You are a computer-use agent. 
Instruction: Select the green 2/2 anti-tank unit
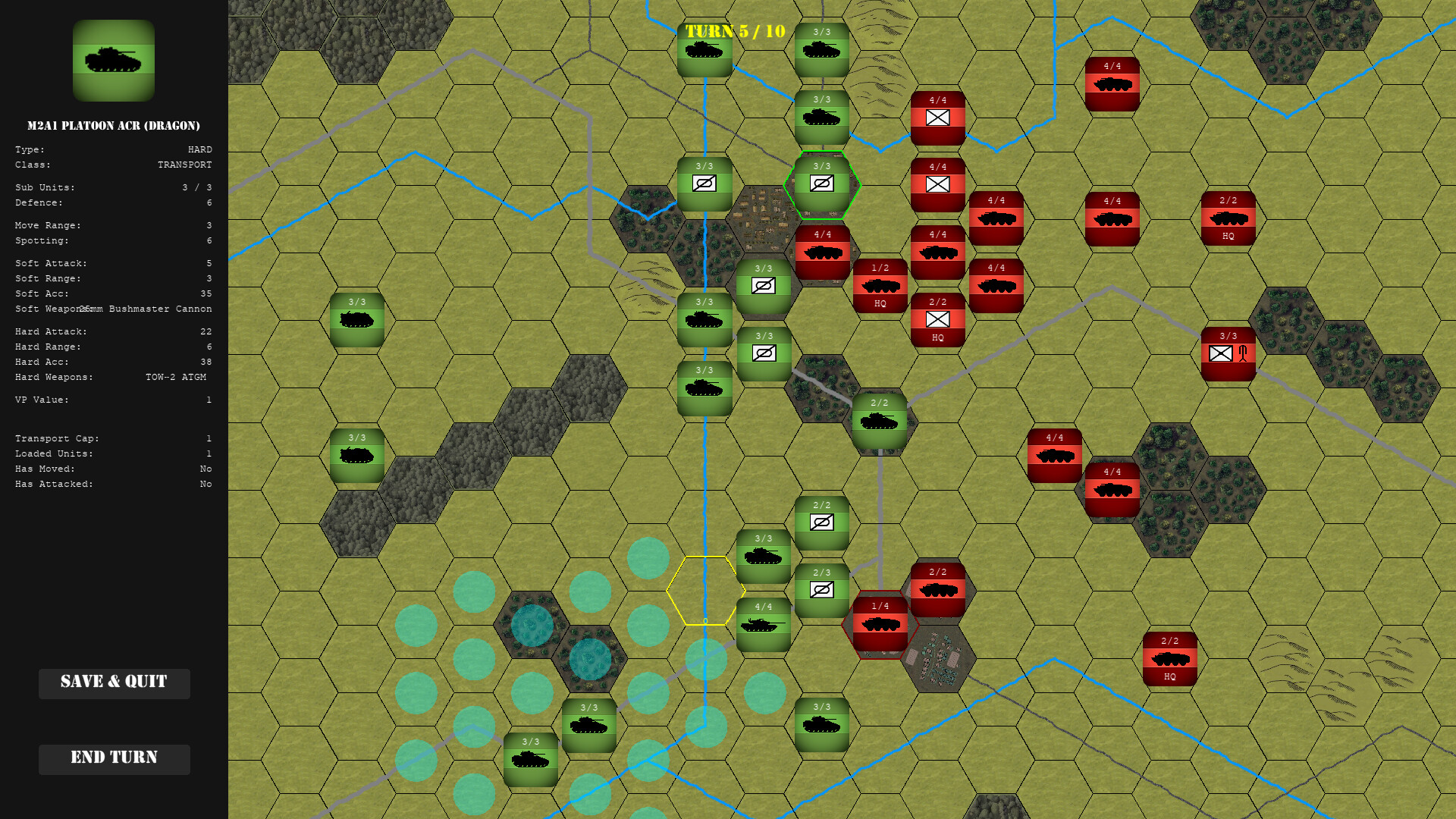click(821, 523)
